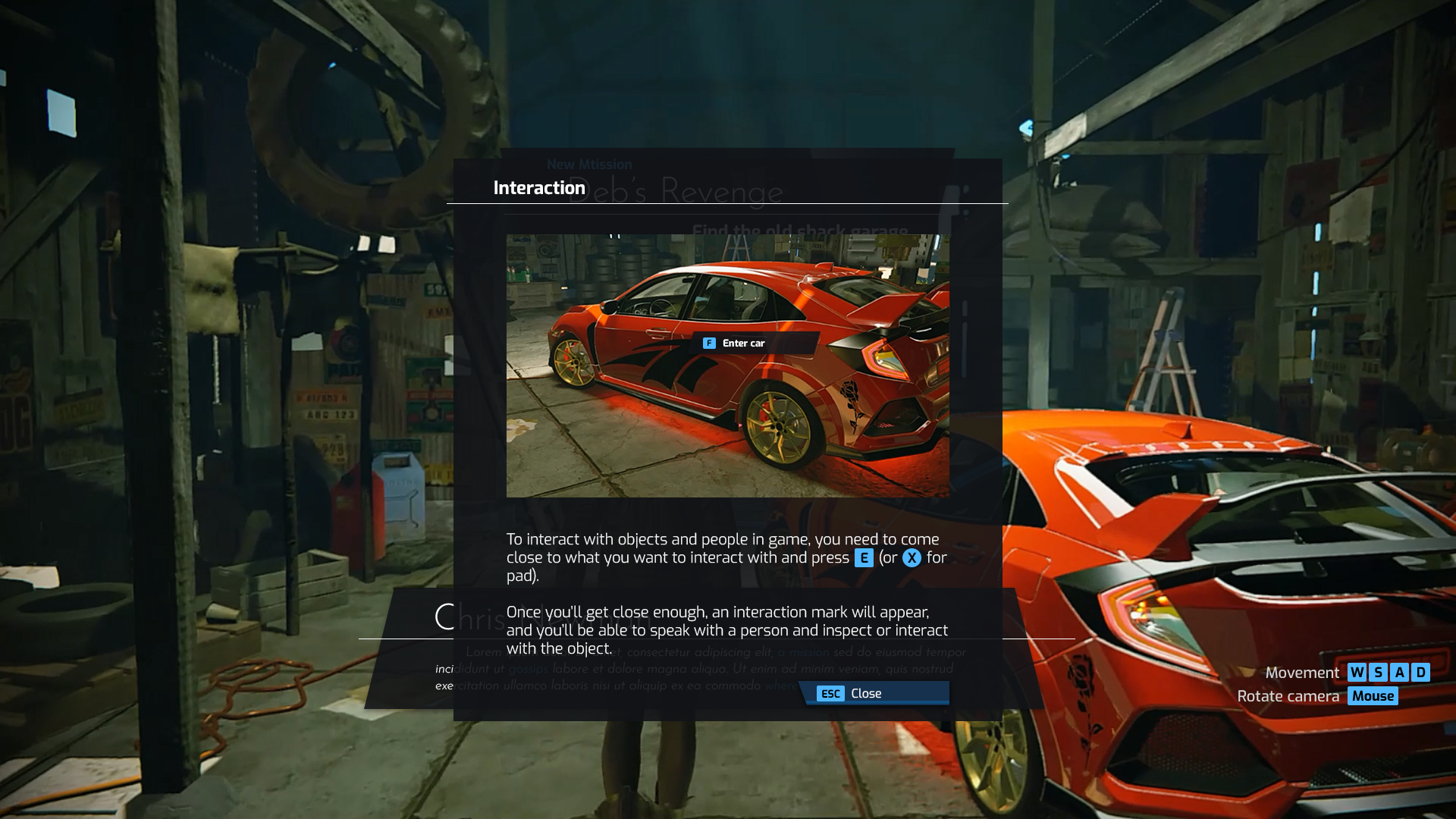This screenshot has width=1456, height=819.
Task: Click the X gamepad button icon
Action: pyautogui.click(x=912, y=558)
